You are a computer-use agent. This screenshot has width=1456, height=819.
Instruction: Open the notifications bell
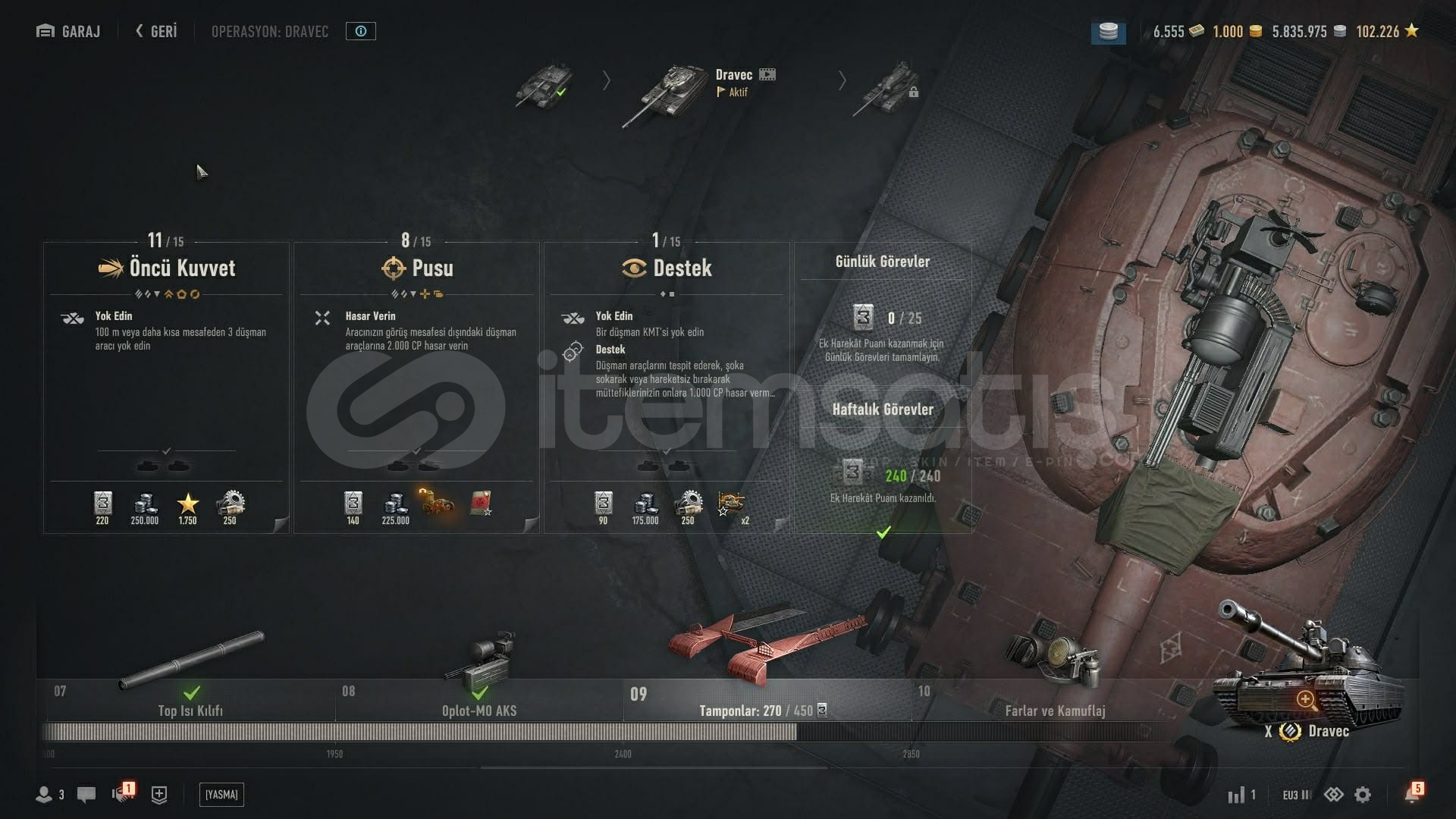click(1411, 794)
